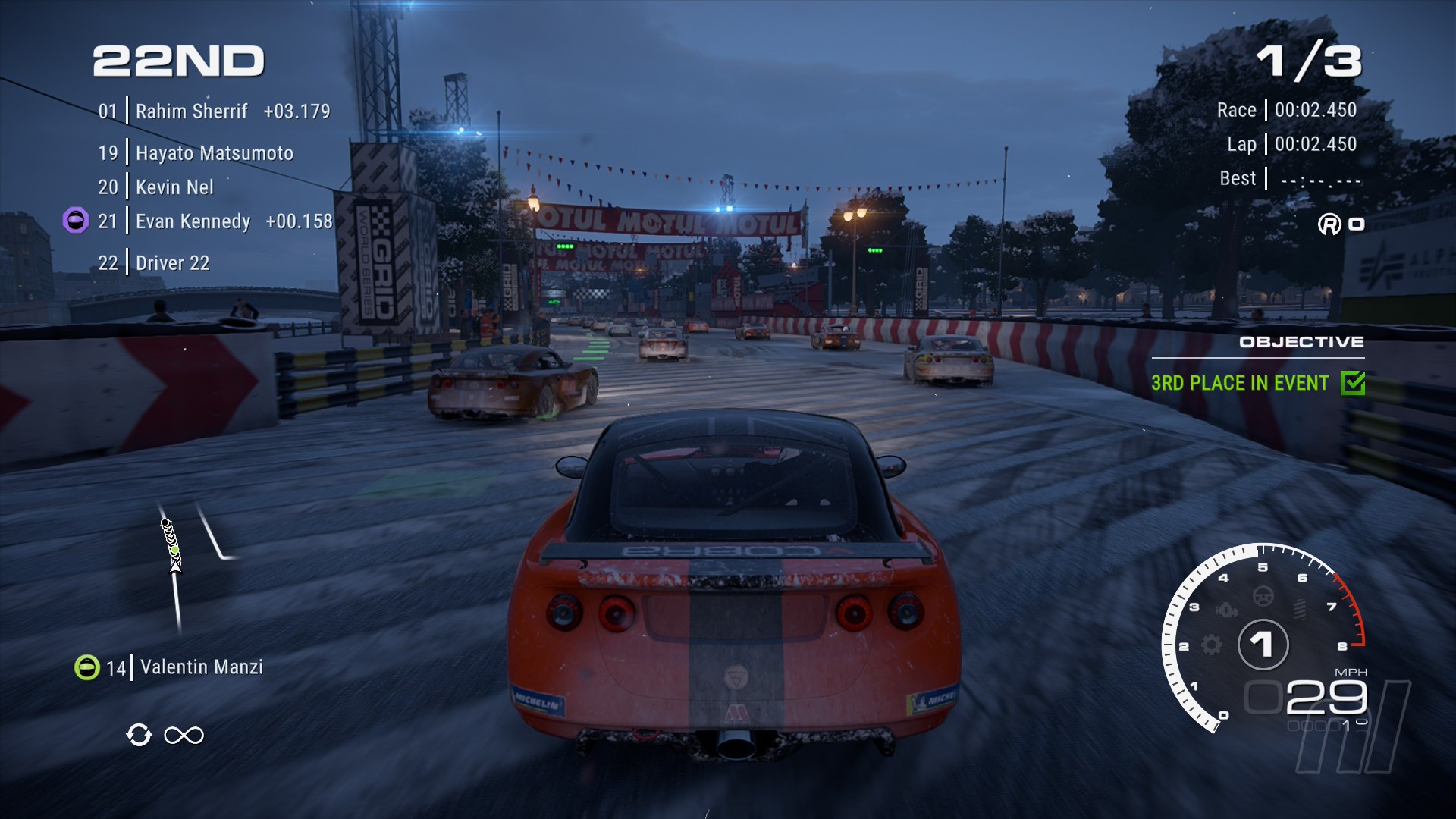
Task: Click the rewind flashback icon
Action: [x=139, y=735]
